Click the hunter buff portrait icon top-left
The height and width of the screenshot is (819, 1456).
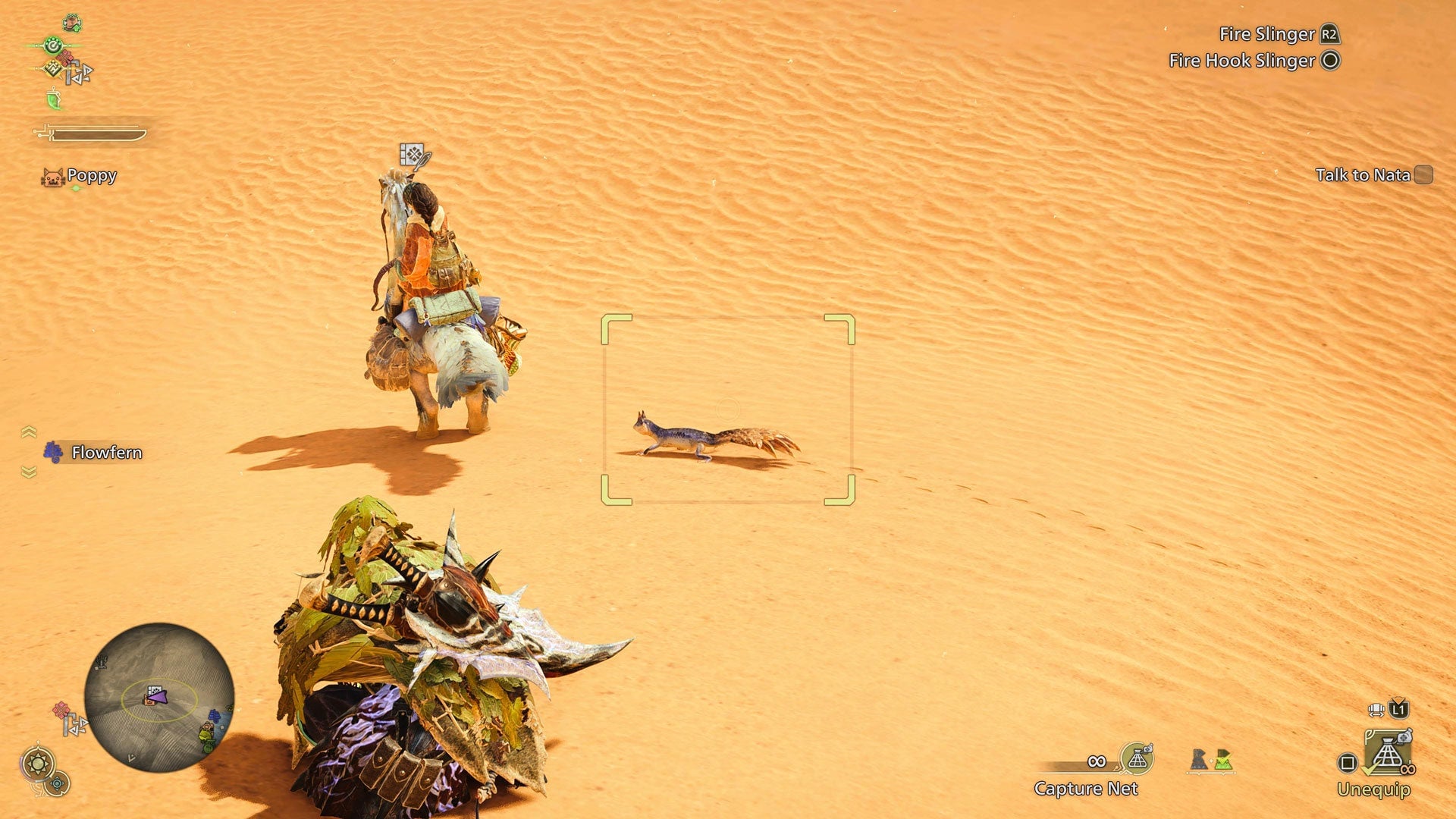(73, 24)
